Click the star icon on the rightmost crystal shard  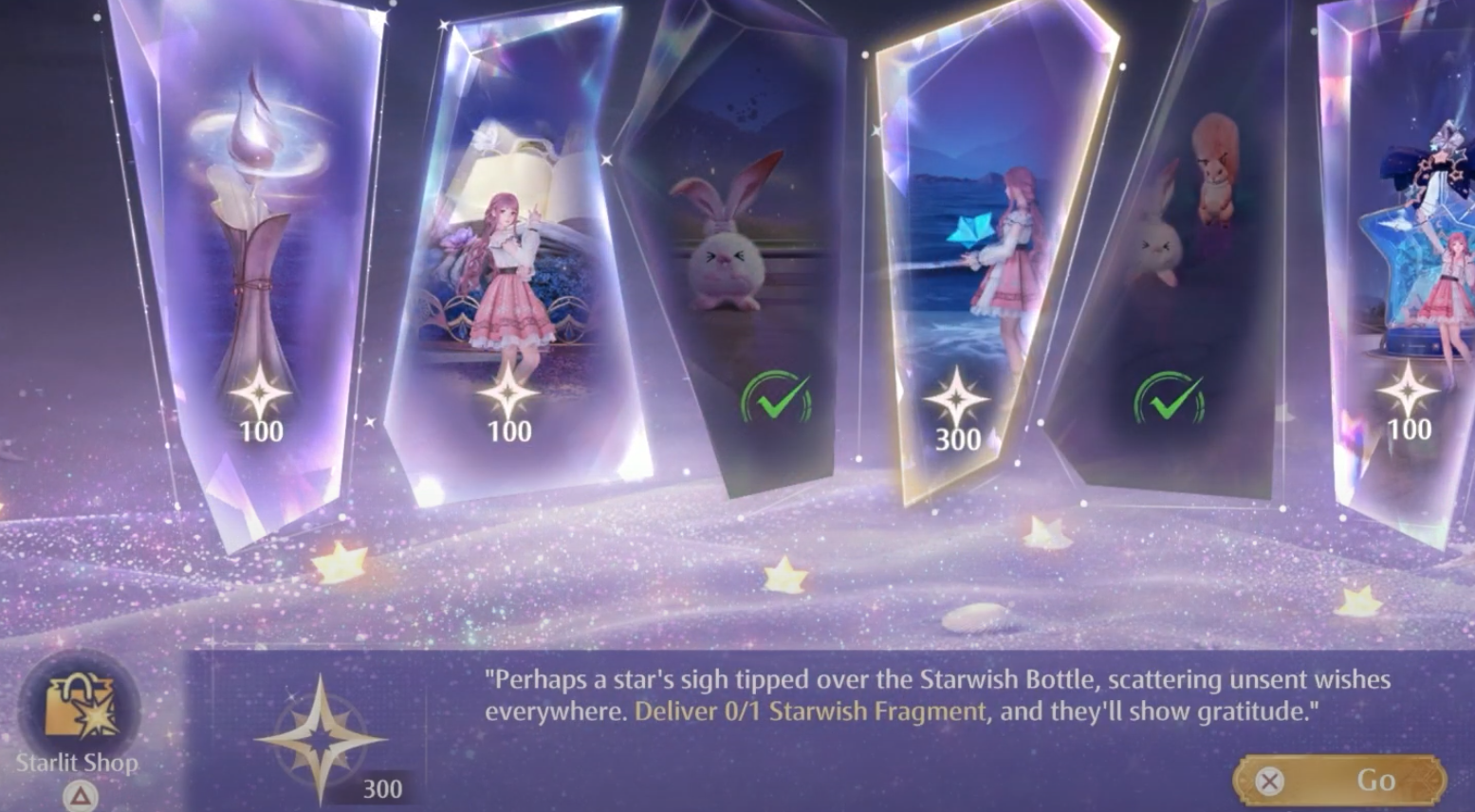(1408, 389)
